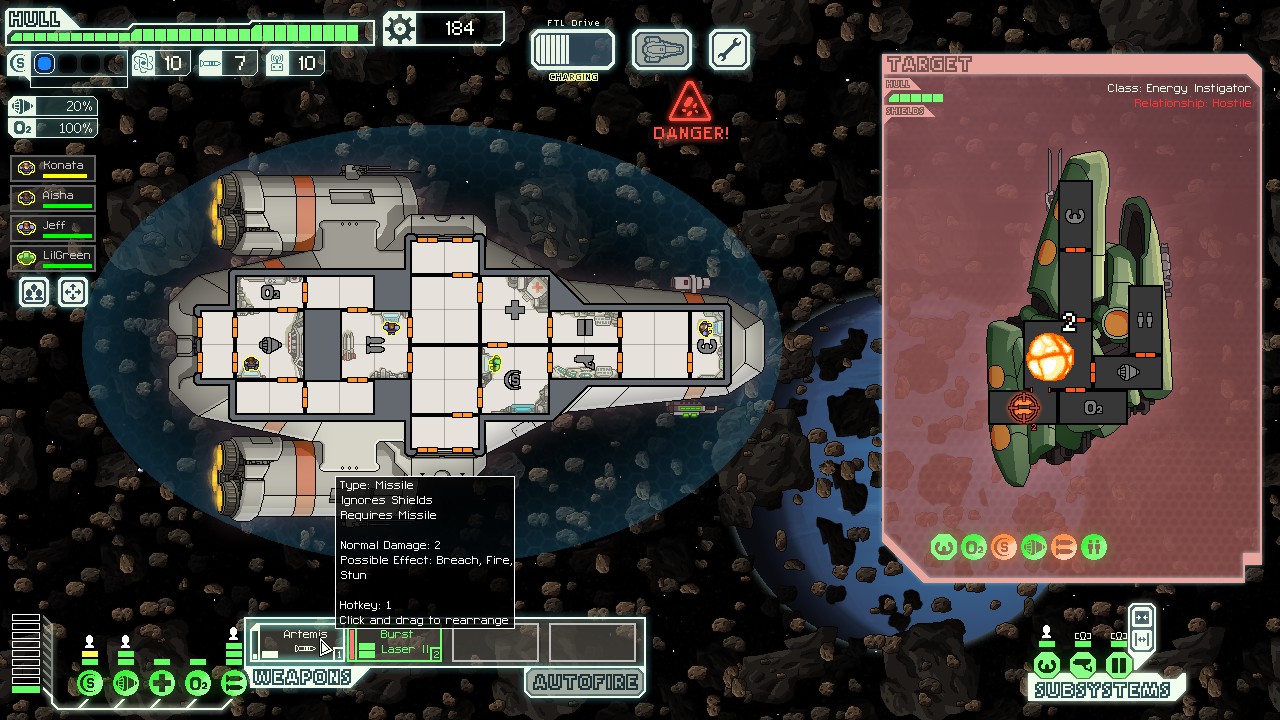Select crew member LilGreen
This screenshot has height=720, width=1280.
54,257
